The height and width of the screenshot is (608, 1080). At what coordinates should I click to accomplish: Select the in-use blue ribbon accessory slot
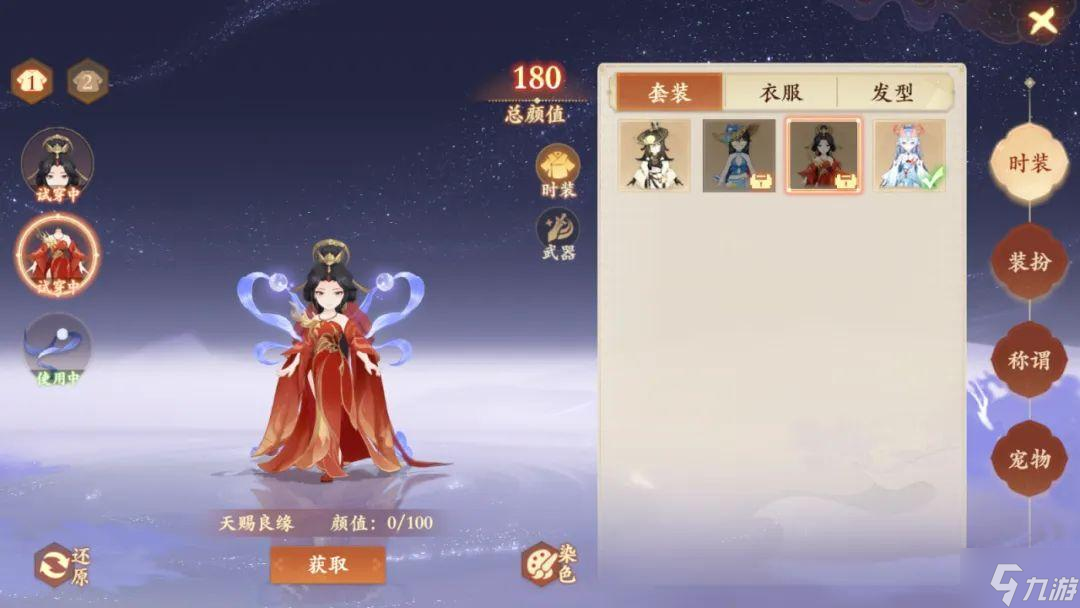(x=58, y=349)
